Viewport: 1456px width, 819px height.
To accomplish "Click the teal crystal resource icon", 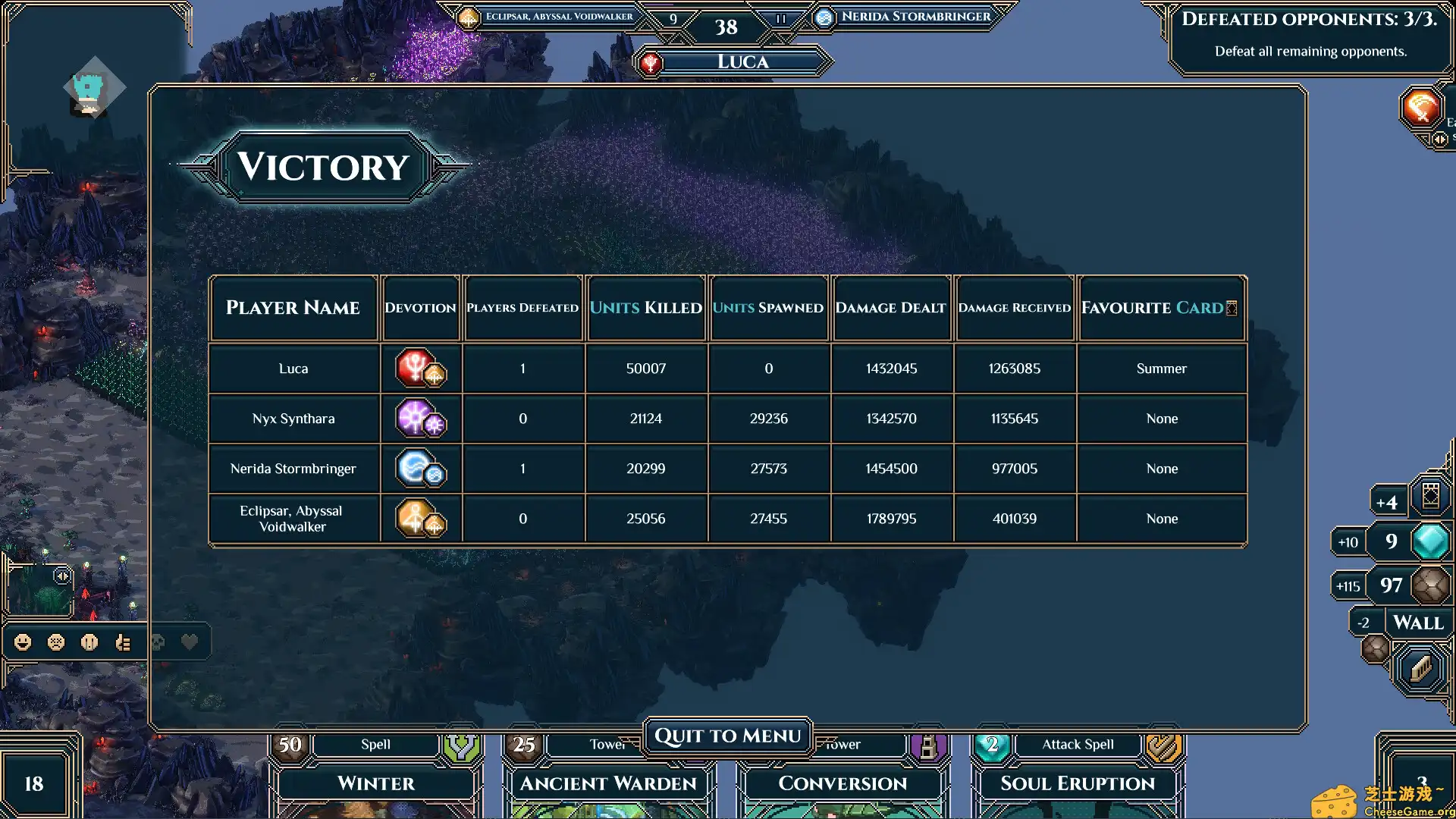I will (1430, 541).
